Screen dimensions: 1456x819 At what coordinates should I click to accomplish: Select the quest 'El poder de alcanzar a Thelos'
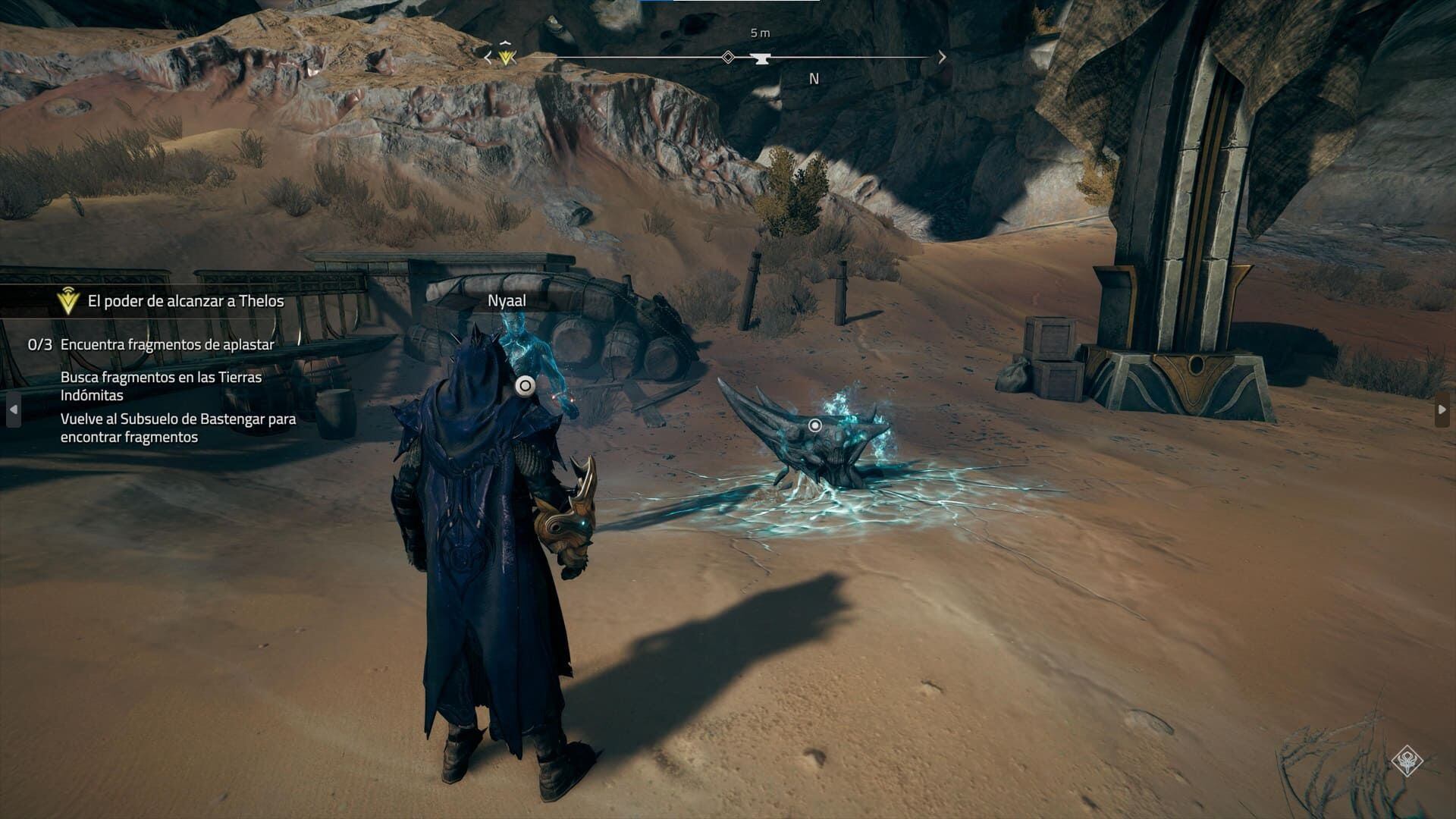(185, 301)
